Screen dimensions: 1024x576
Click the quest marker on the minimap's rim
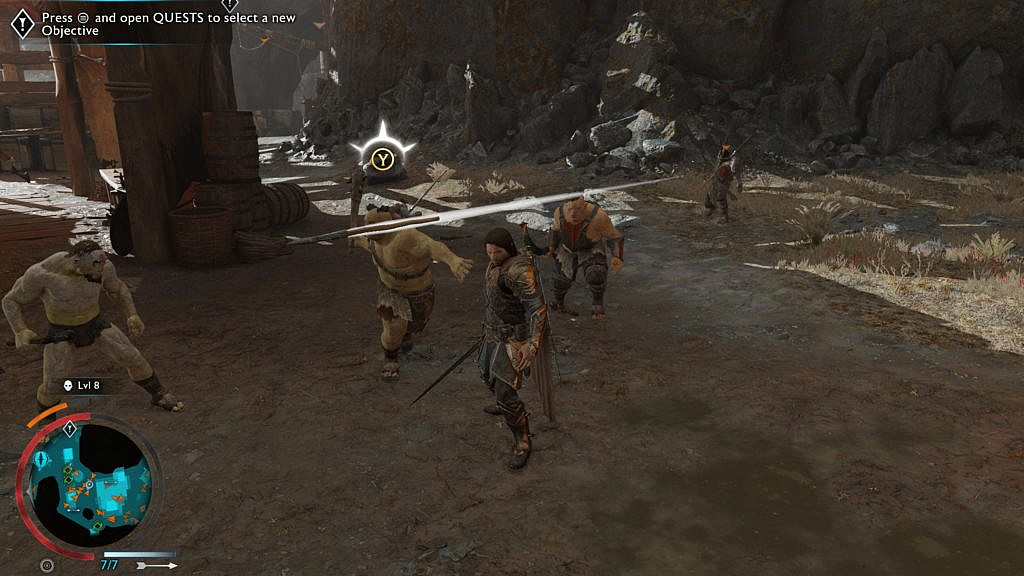pyautogui.click(x=70, y=429)
